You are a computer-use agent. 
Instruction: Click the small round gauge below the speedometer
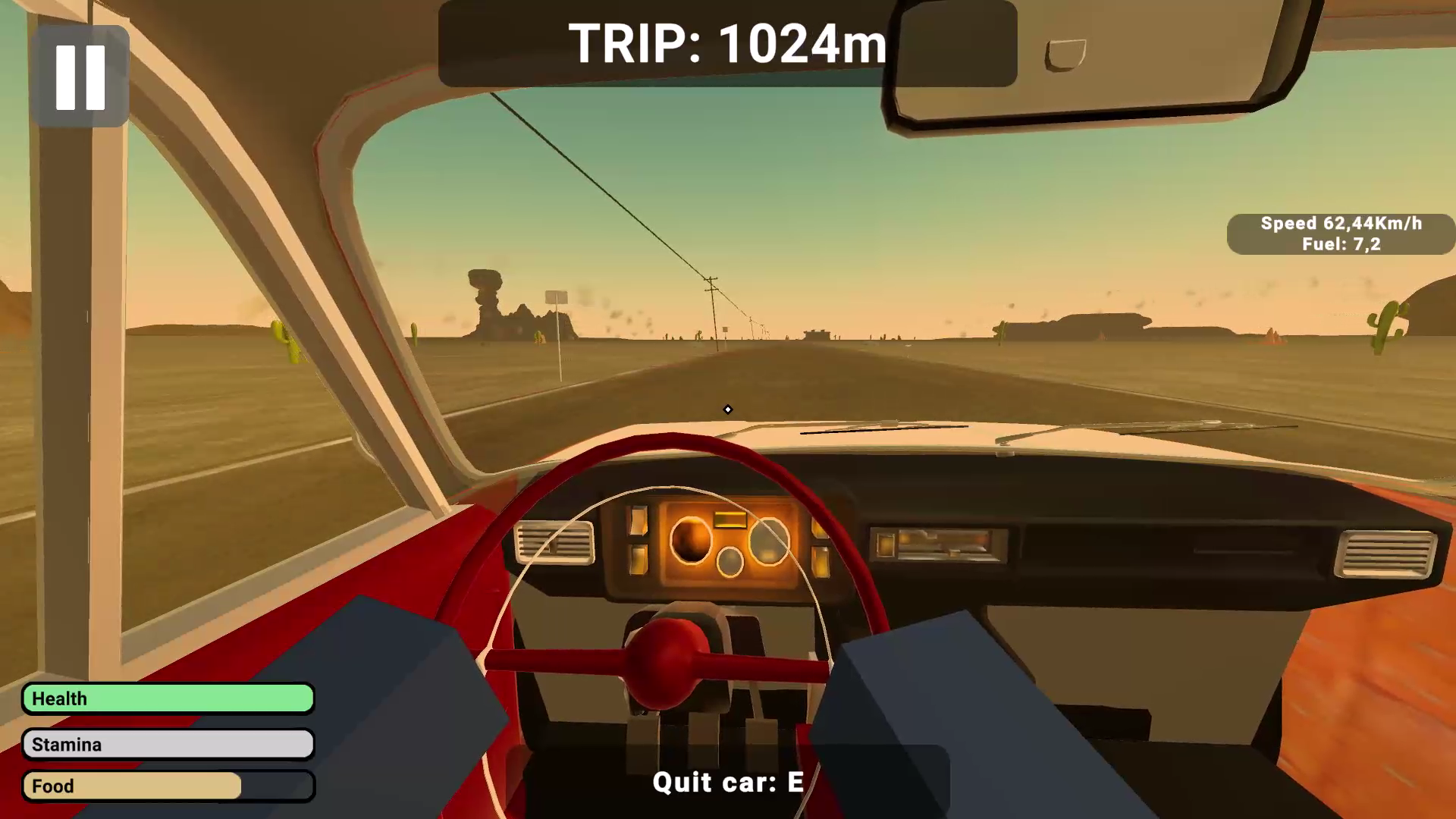(x=729, y=563)
